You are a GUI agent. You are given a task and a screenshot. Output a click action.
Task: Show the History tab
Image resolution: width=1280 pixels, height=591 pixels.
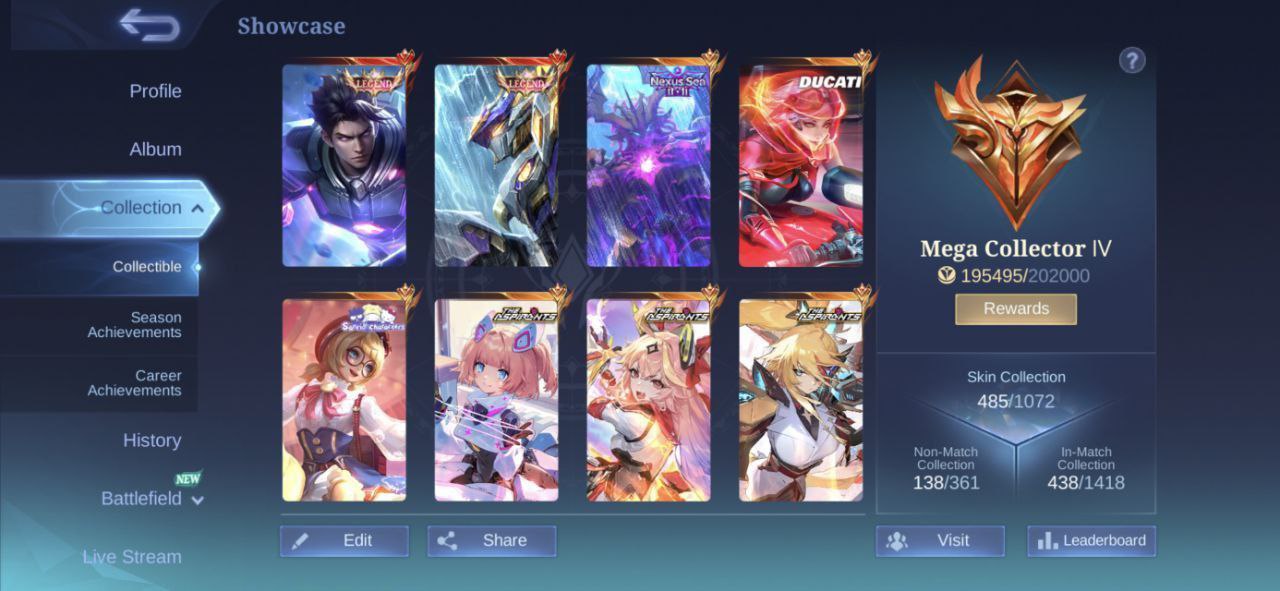point(152,440)
